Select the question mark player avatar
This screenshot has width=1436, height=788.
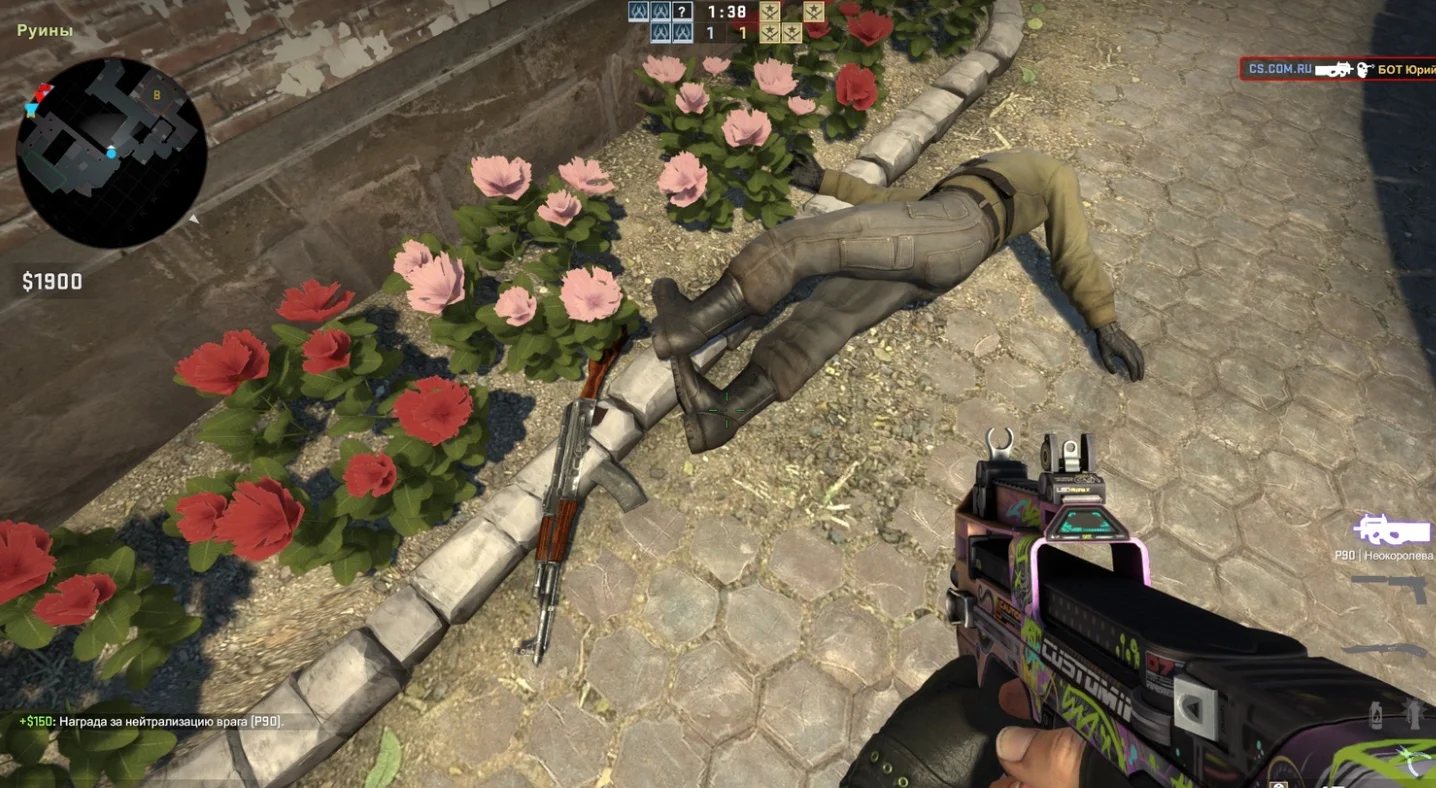coord(683,12)
